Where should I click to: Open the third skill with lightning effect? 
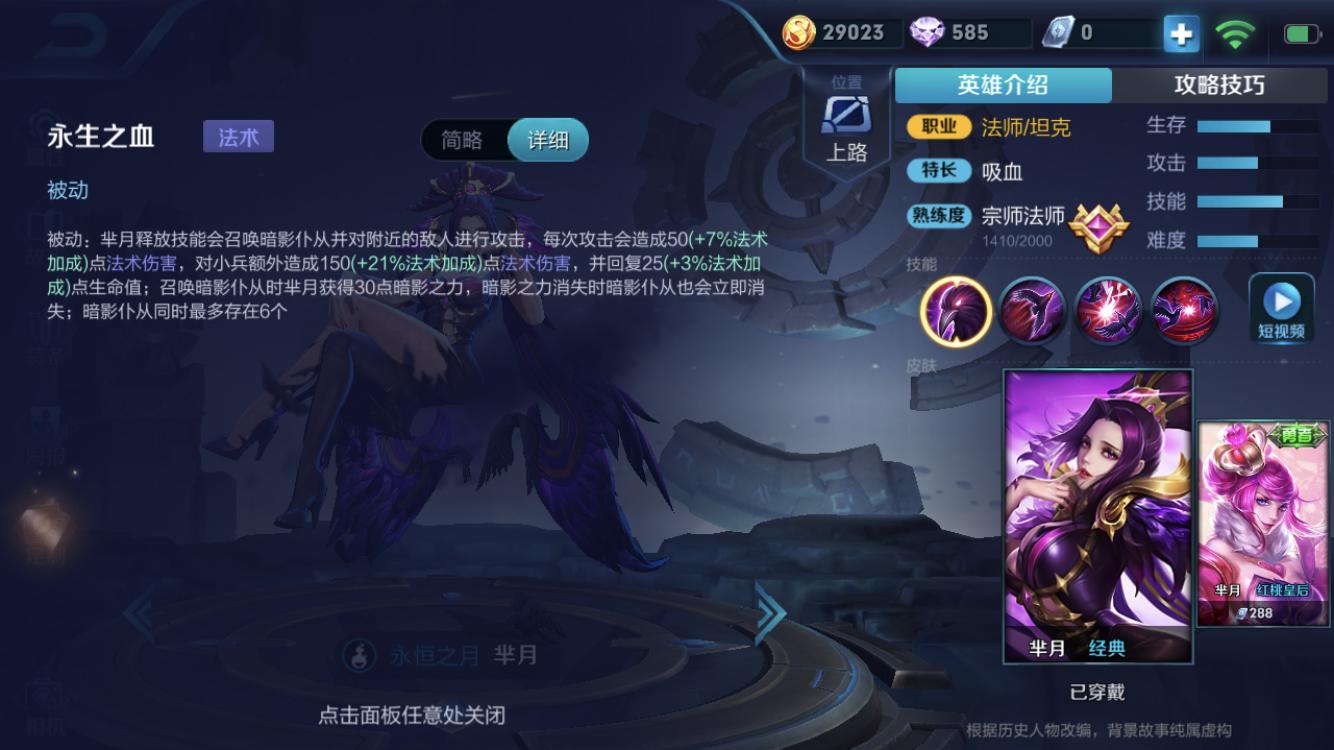(1108, 311)
